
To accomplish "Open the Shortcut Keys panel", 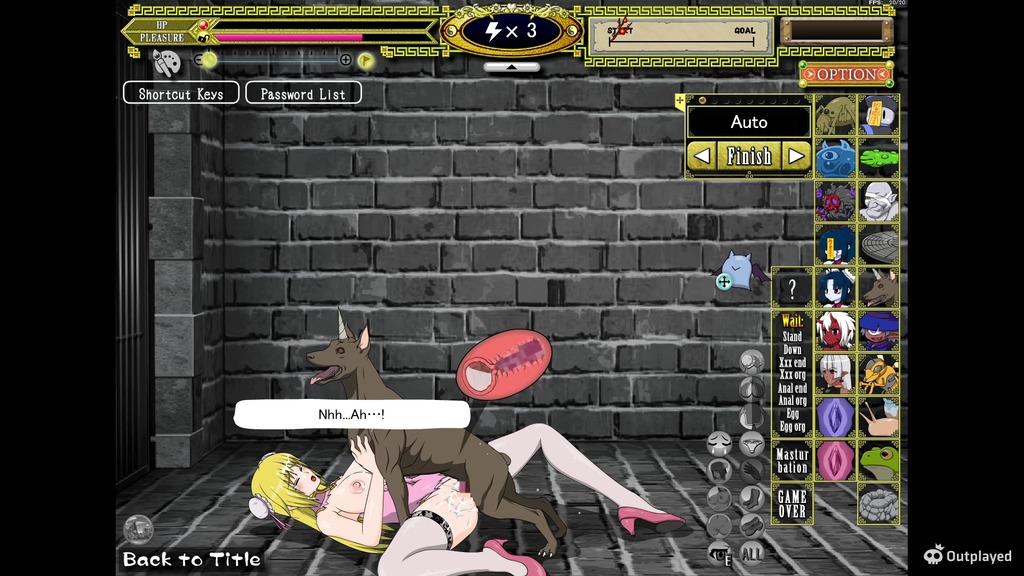I will click(181, 93).
